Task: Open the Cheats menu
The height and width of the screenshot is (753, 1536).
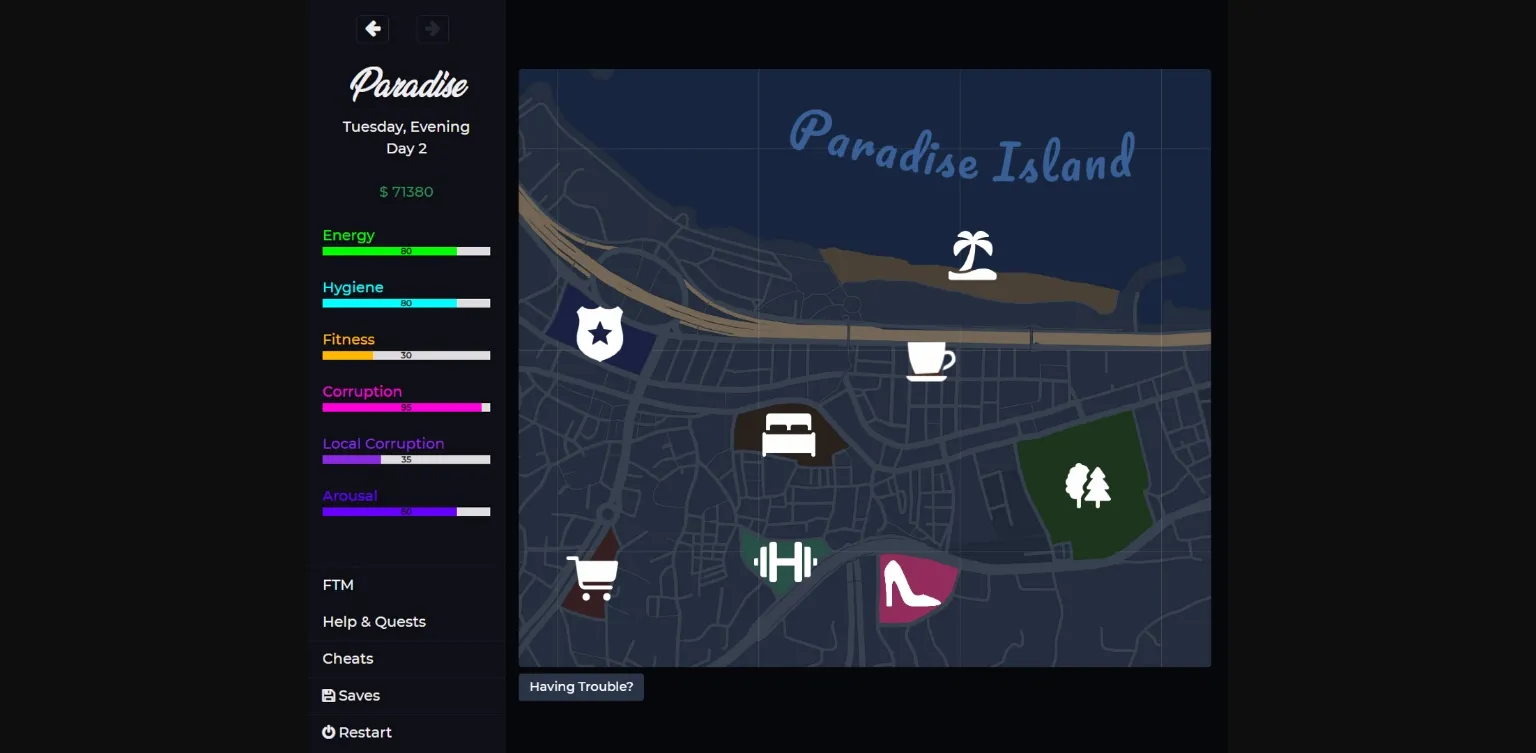Action: pos(348,658)
